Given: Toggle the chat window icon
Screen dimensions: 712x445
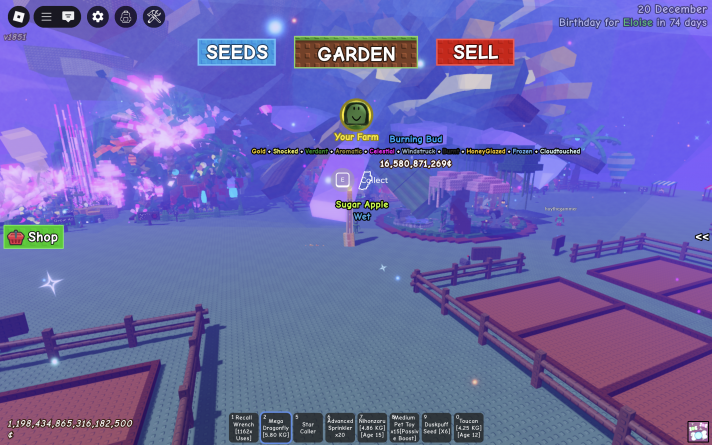Looking at the screenshot, I should click(x=68, y=17).
